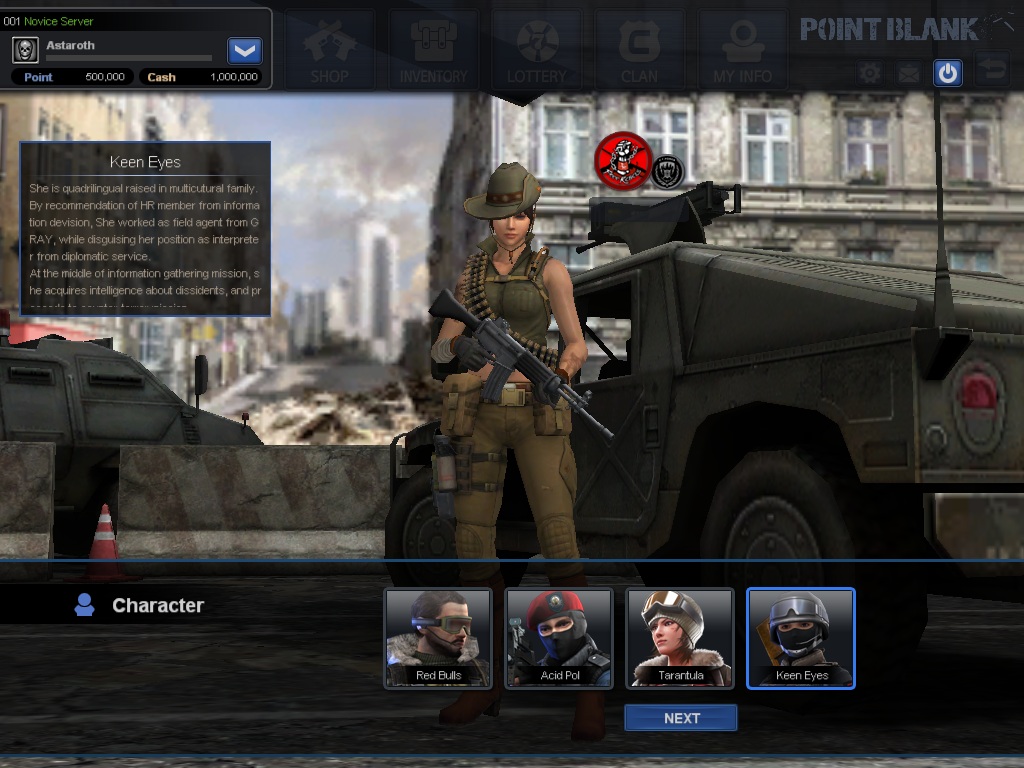This screenshot has height=768, width=1024.
Task: Select the Keen Eyes character
Action: pos(801,638)
